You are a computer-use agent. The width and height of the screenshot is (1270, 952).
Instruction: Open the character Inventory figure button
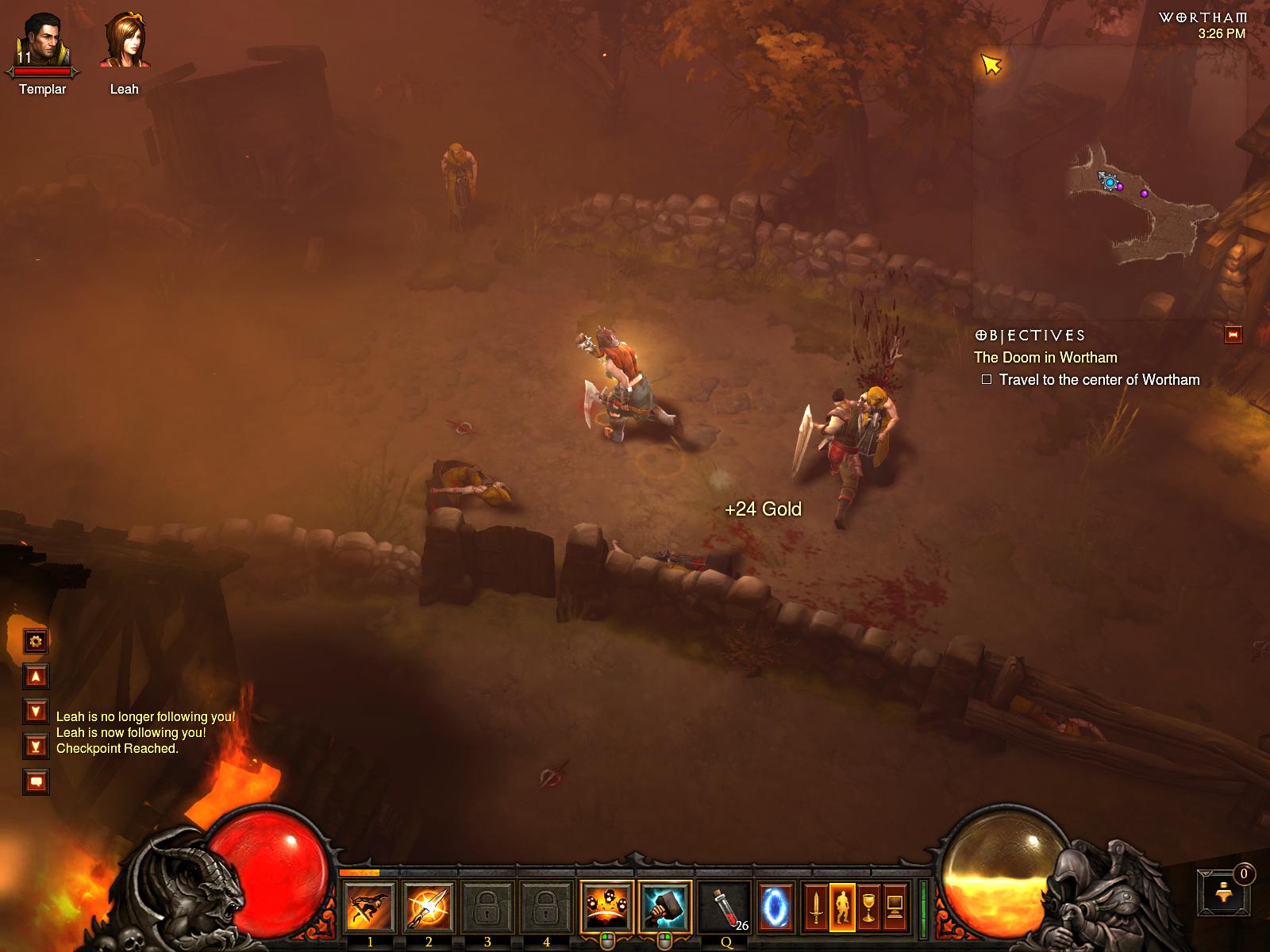pos(841,908)
